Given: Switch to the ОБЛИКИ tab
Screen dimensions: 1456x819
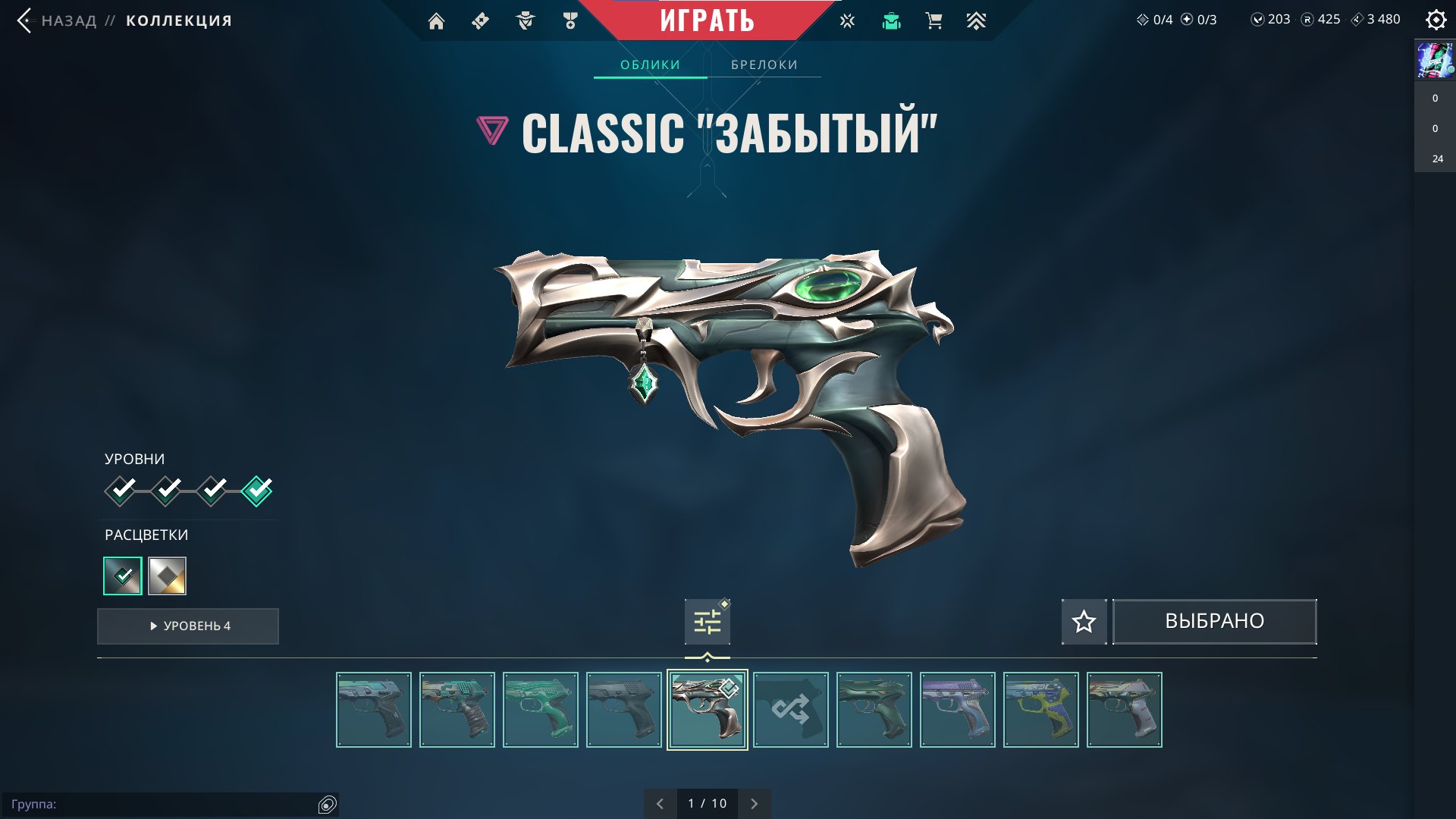Looking at the screenshot, I should [650, 65].
